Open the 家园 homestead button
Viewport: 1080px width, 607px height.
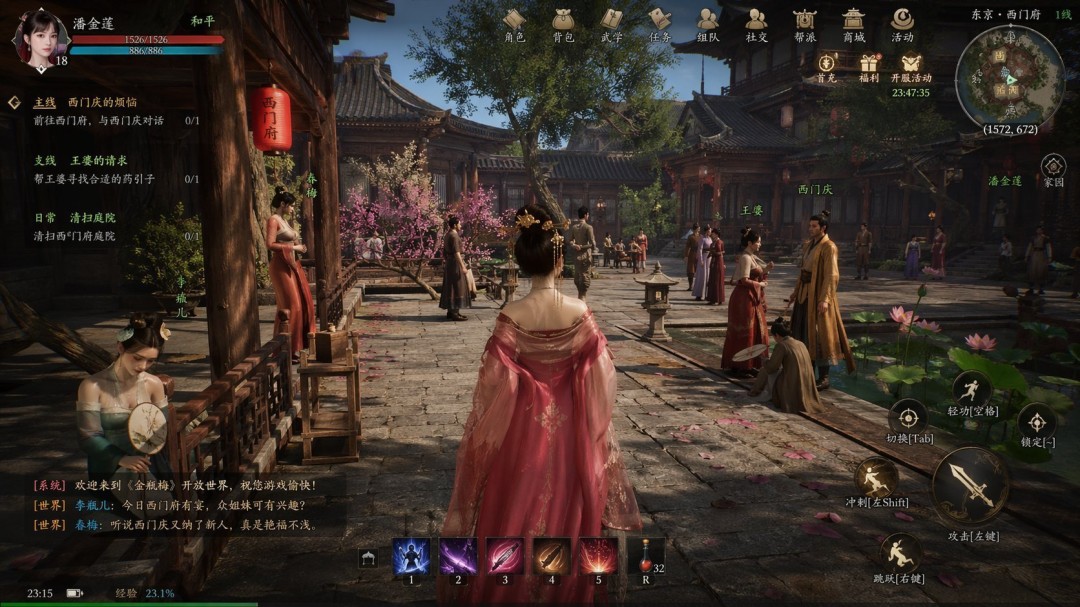coord(1053,167)
